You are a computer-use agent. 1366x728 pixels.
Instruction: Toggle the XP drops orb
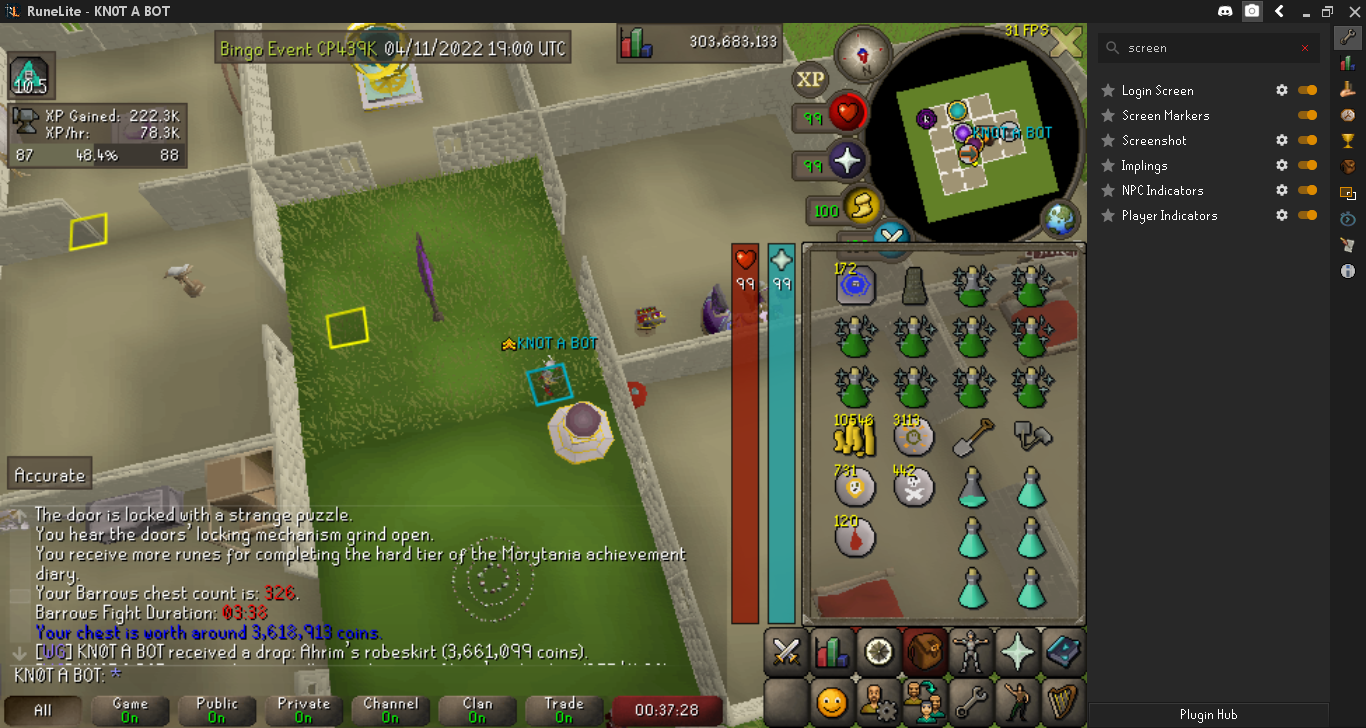[x=811, y=80]
